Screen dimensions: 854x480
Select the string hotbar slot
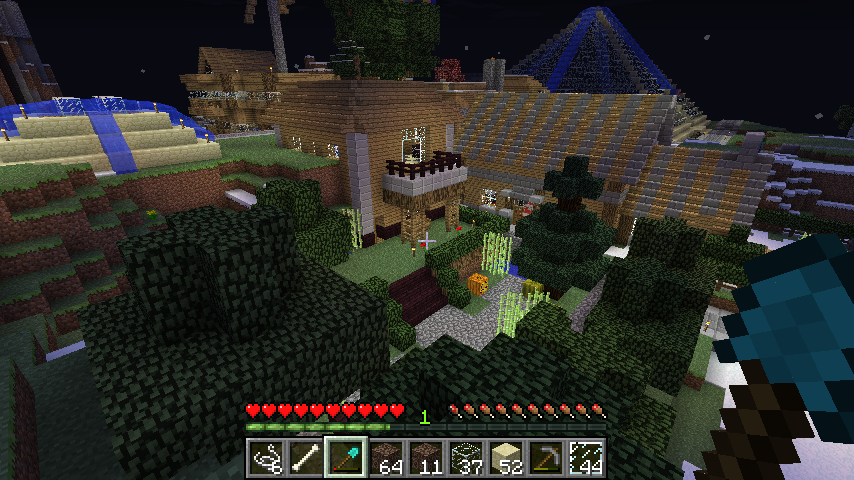click(266, 458)
